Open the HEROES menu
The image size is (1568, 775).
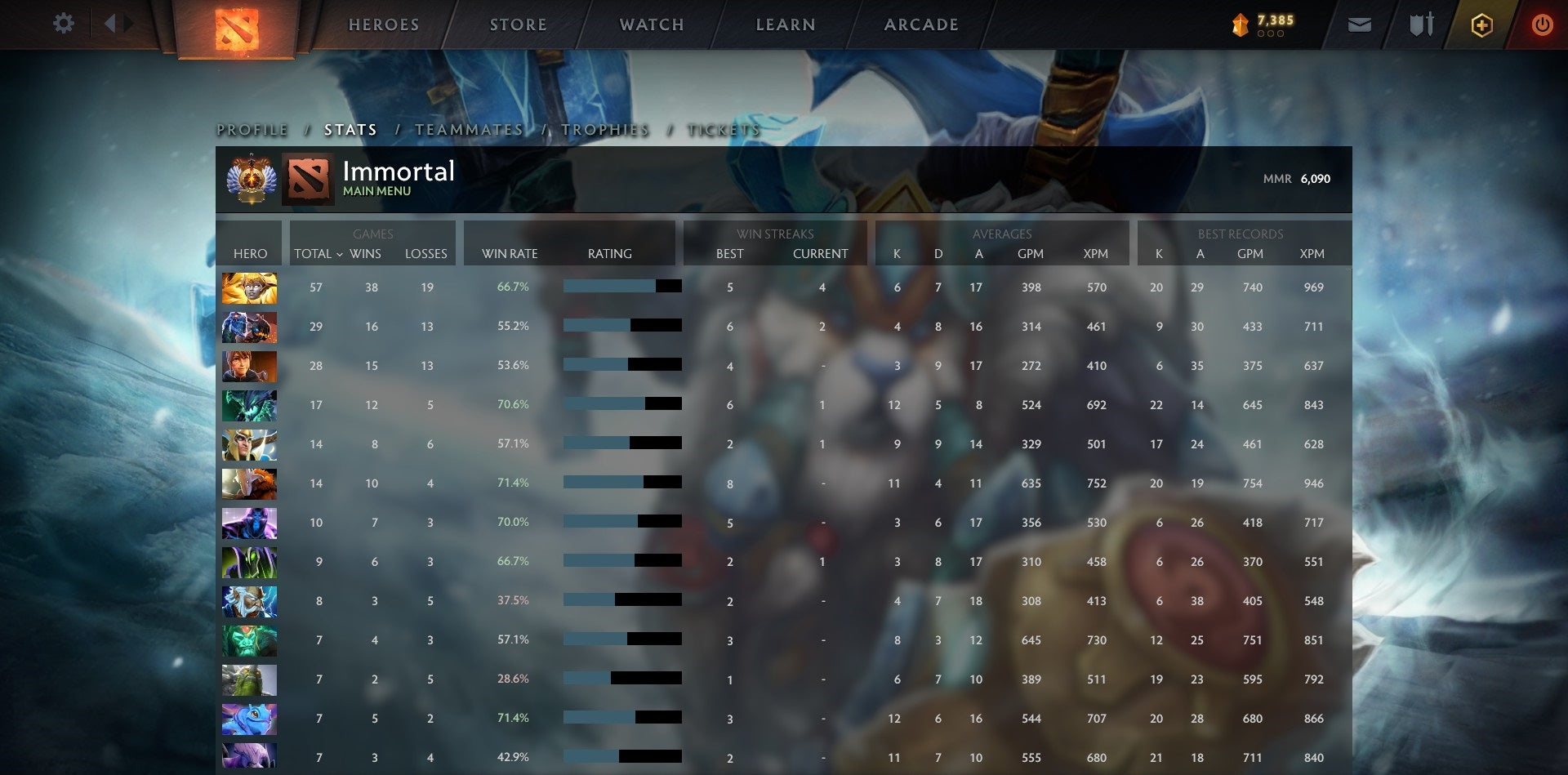click(383, 24)
